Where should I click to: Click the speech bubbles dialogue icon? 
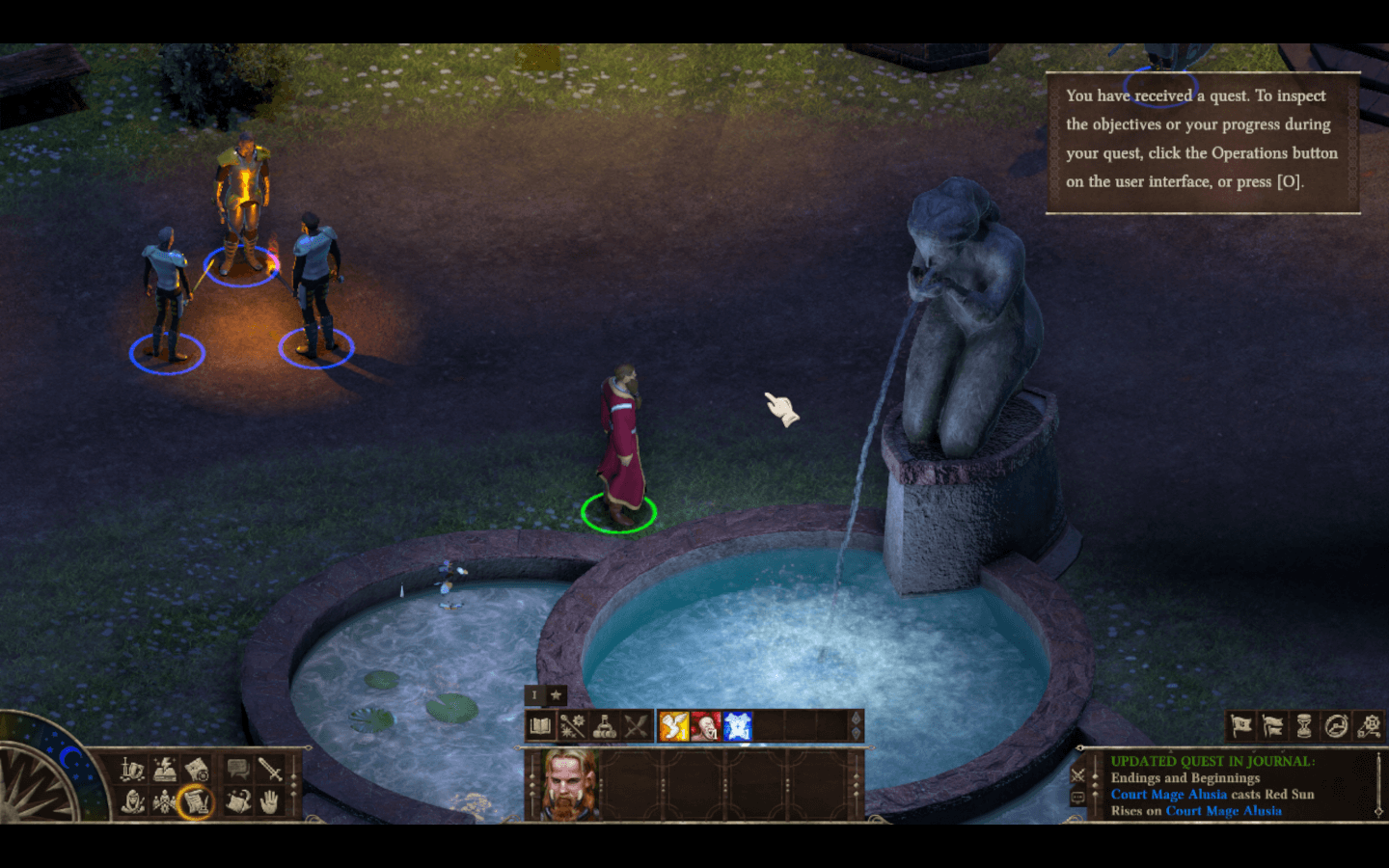237,769
